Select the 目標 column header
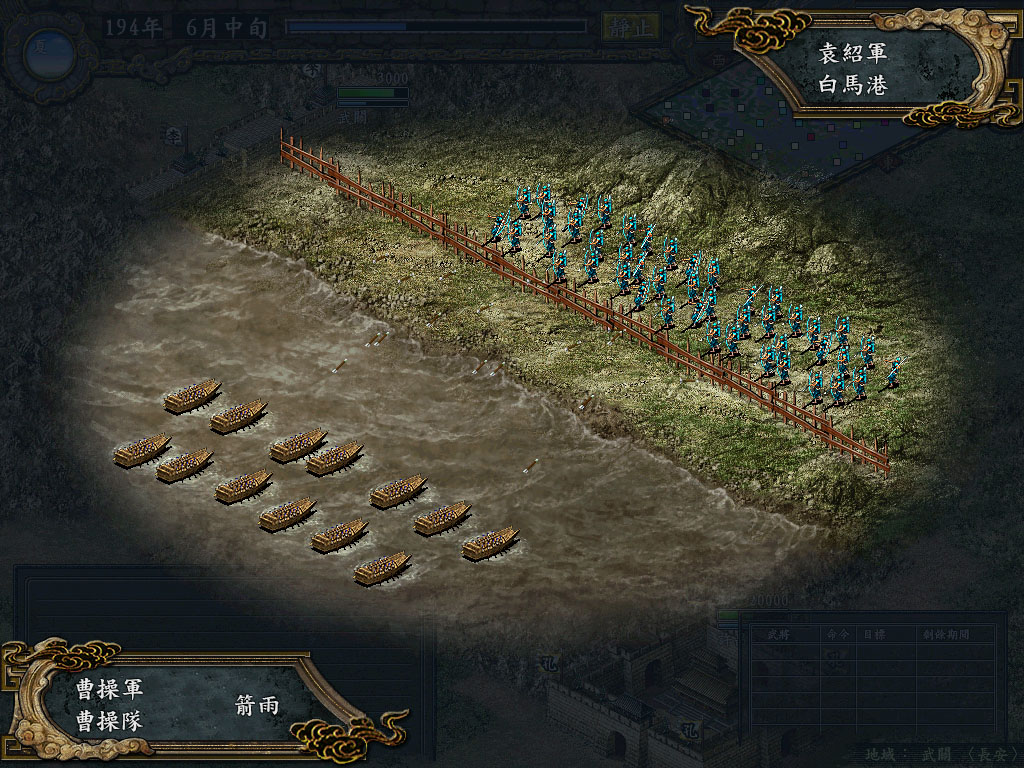Image resolution: width=1024 pixels, height=768 pixels. click(x=873, y=634)
